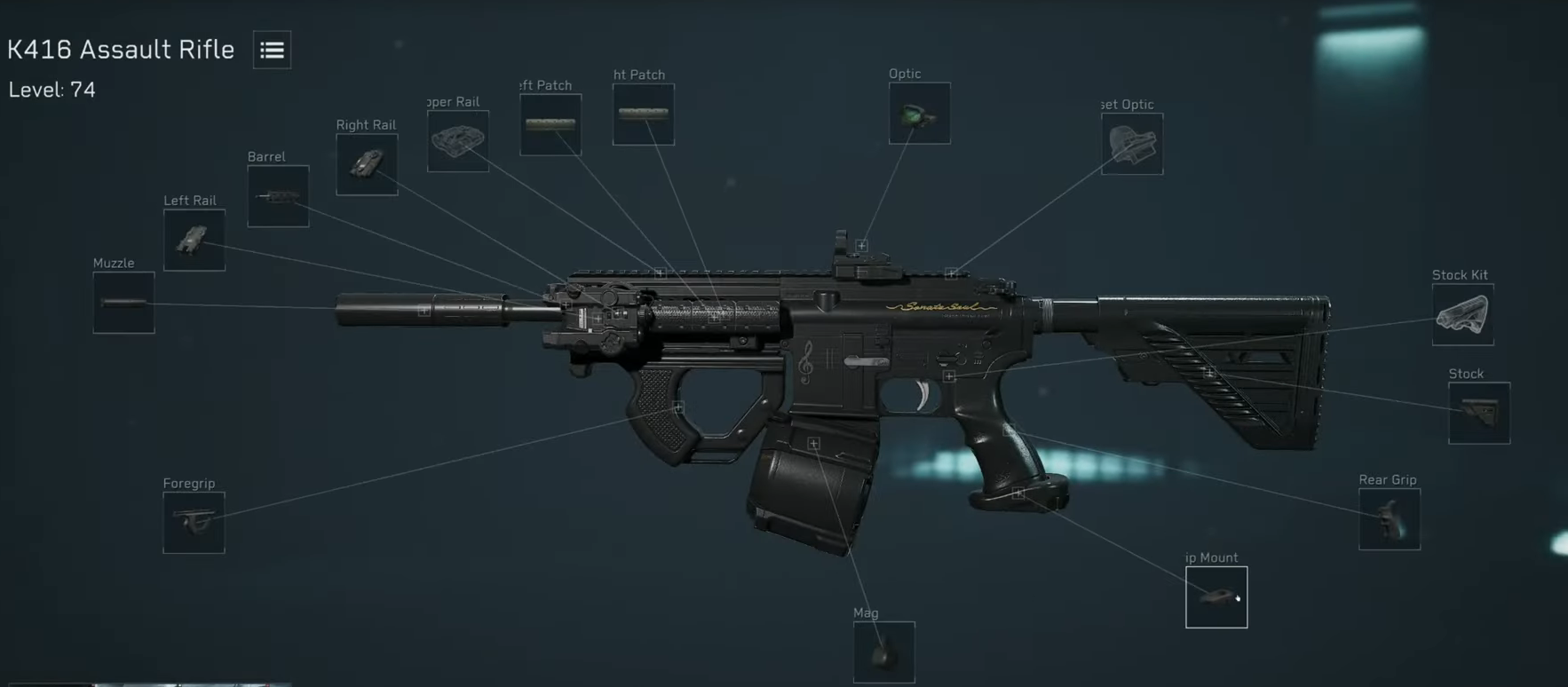This screenshot has width=1568, height=687.
Task: Click the Upper Rail attachment thumbnail
Action: pos(458,140)
